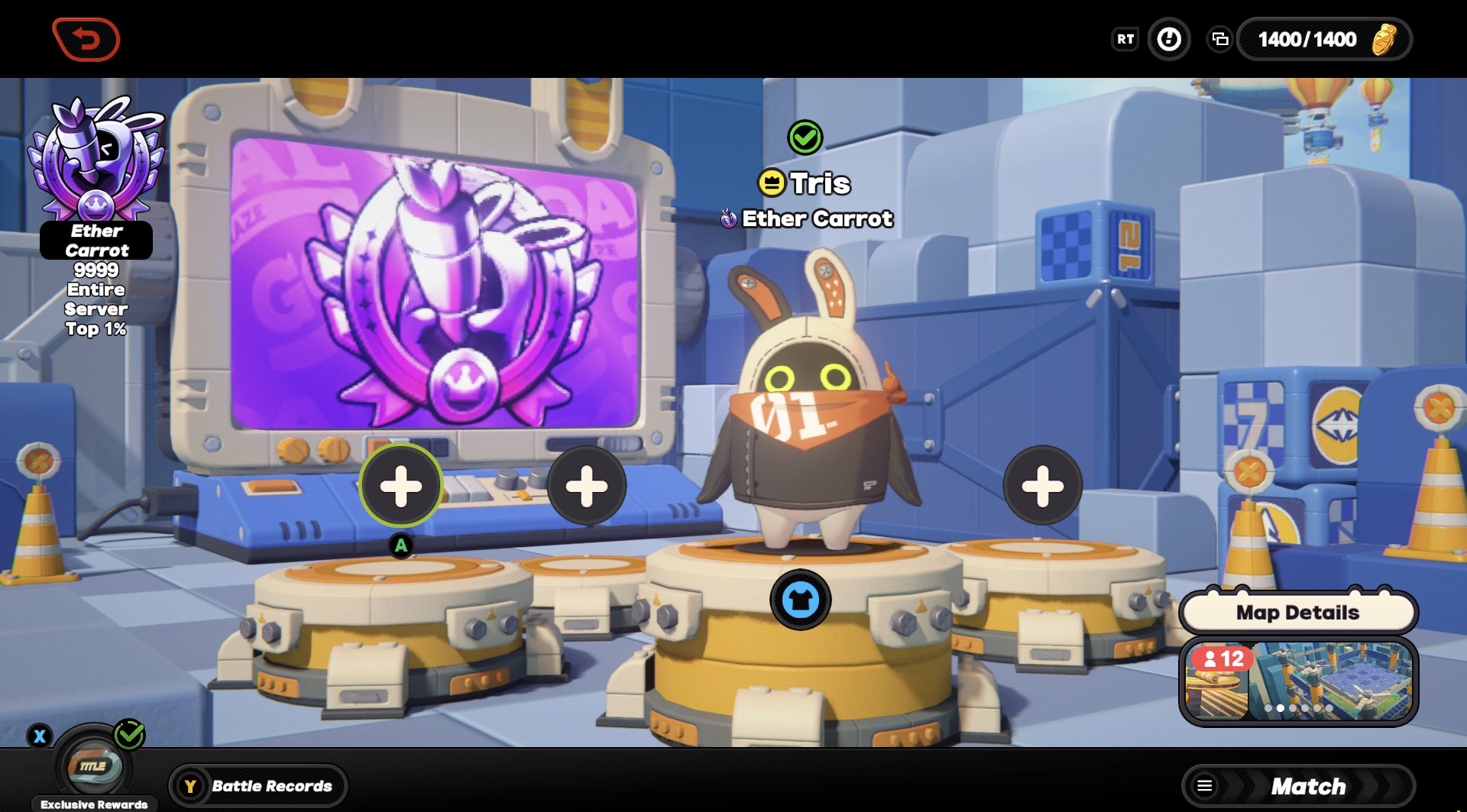Image resolution: width=1467 pixels, height=812 pixels.
Task: Open the hamburger menu on the Match button
Action: [1206, 785]
